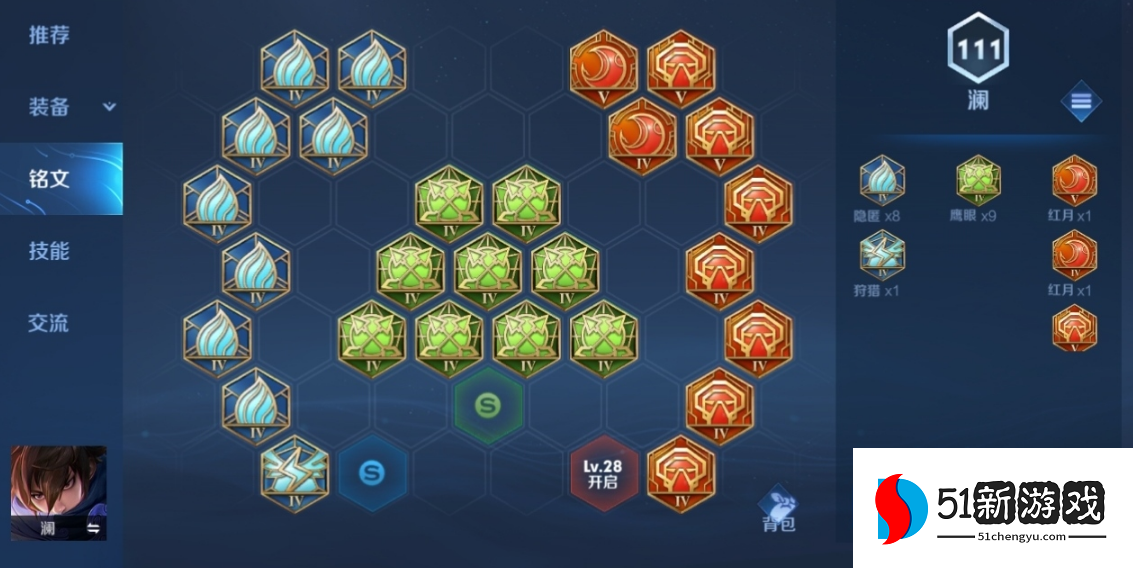Go to the 交流 discussion tab
The image size is (1133, 568).
point(49,323)
